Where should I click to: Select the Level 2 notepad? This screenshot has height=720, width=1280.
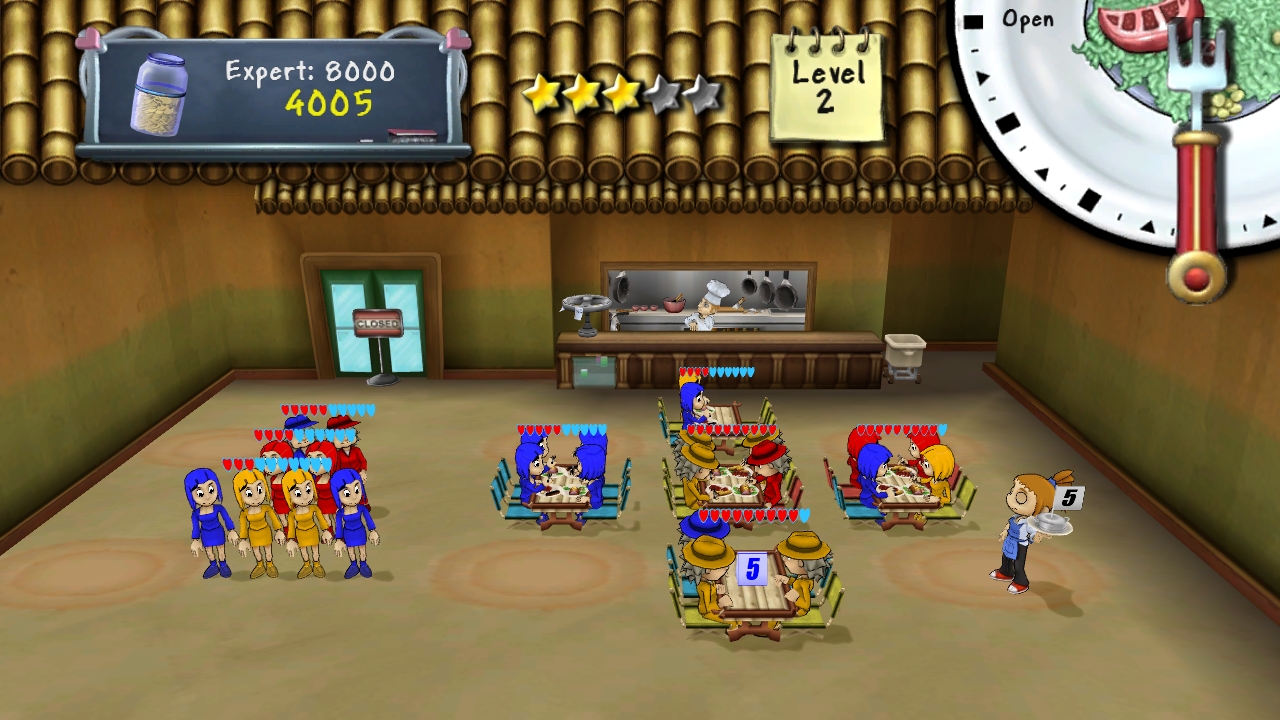(829, 78)
